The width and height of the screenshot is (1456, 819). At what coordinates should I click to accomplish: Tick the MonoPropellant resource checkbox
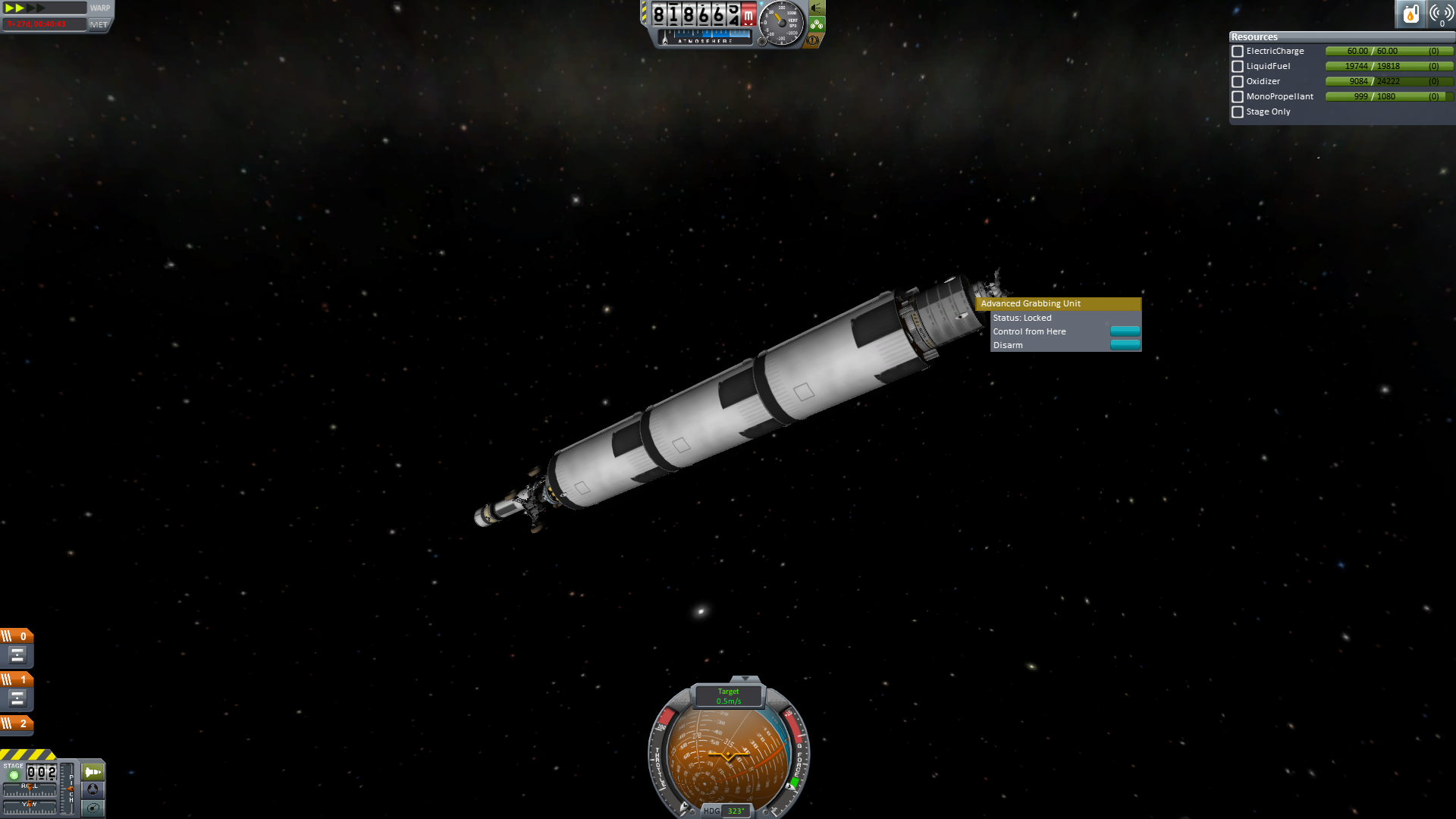[1238, 97]
